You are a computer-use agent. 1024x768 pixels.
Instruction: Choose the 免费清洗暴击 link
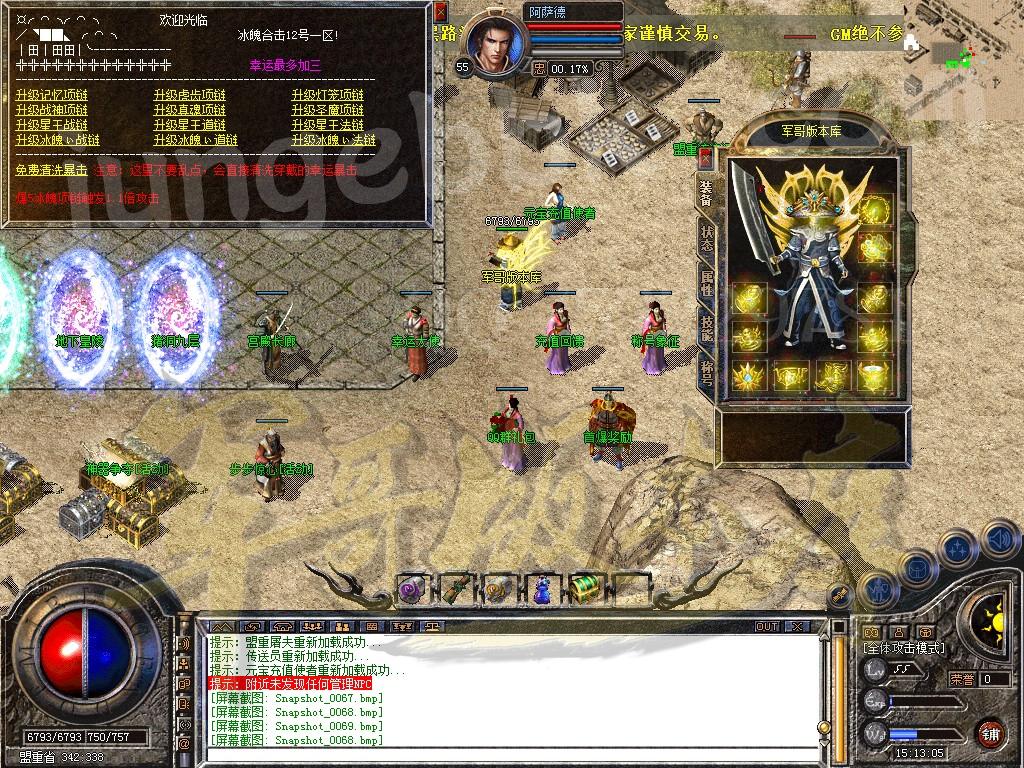tap(51, 171)
